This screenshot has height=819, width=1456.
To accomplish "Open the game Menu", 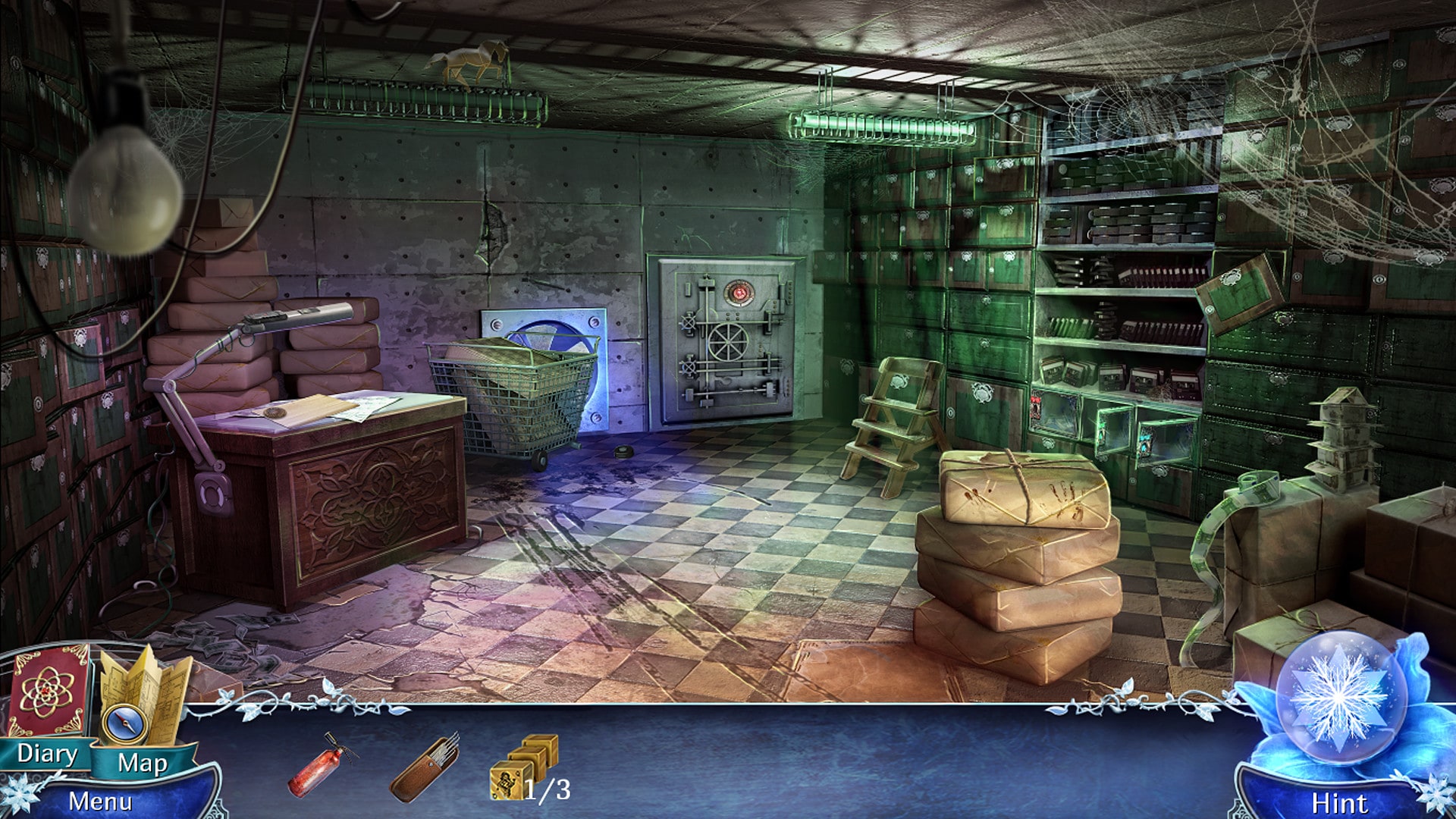I will pyautogui.click(x=100, y=801).
